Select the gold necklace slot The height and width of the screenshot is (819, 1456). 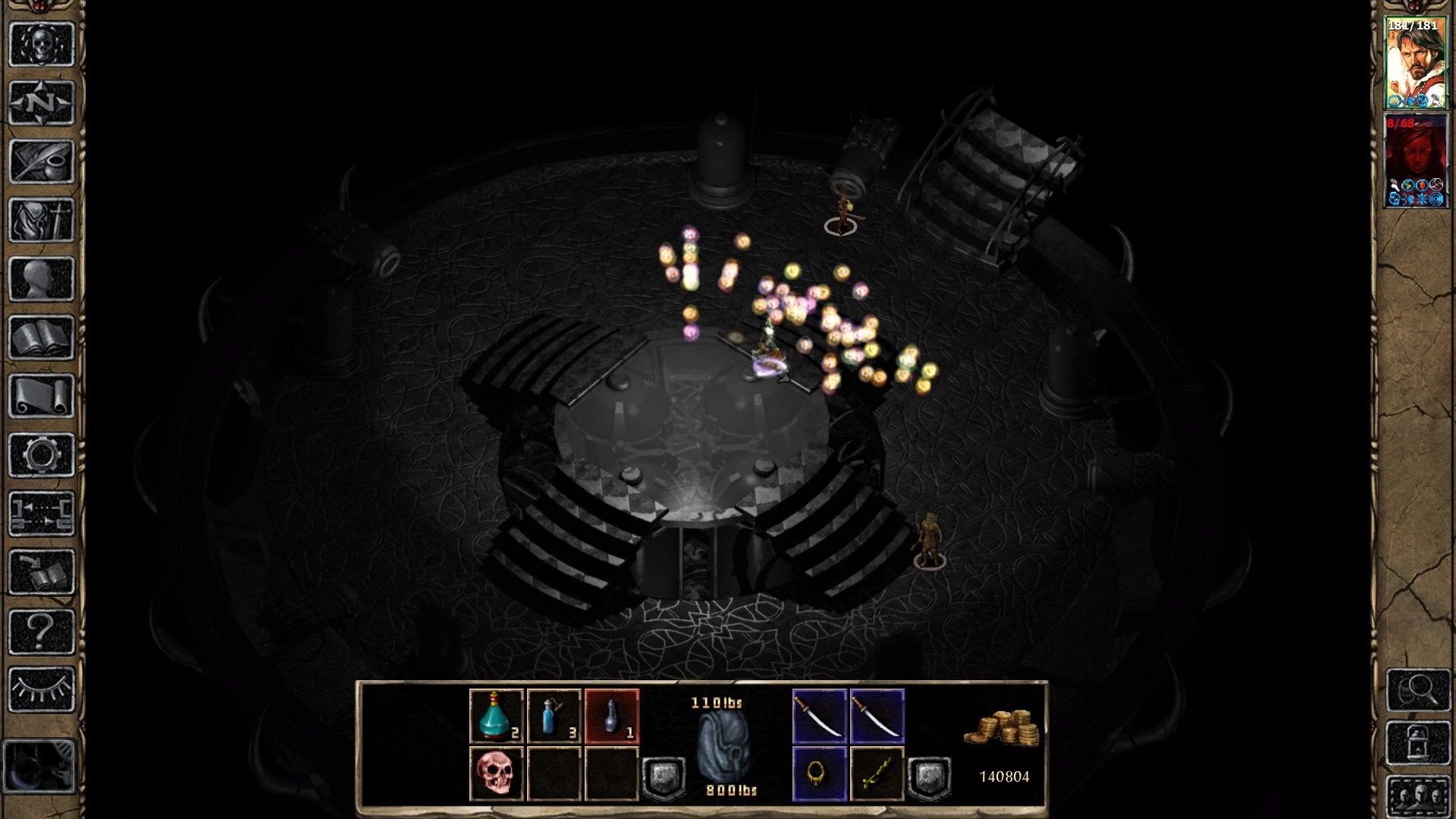[819, 773]
